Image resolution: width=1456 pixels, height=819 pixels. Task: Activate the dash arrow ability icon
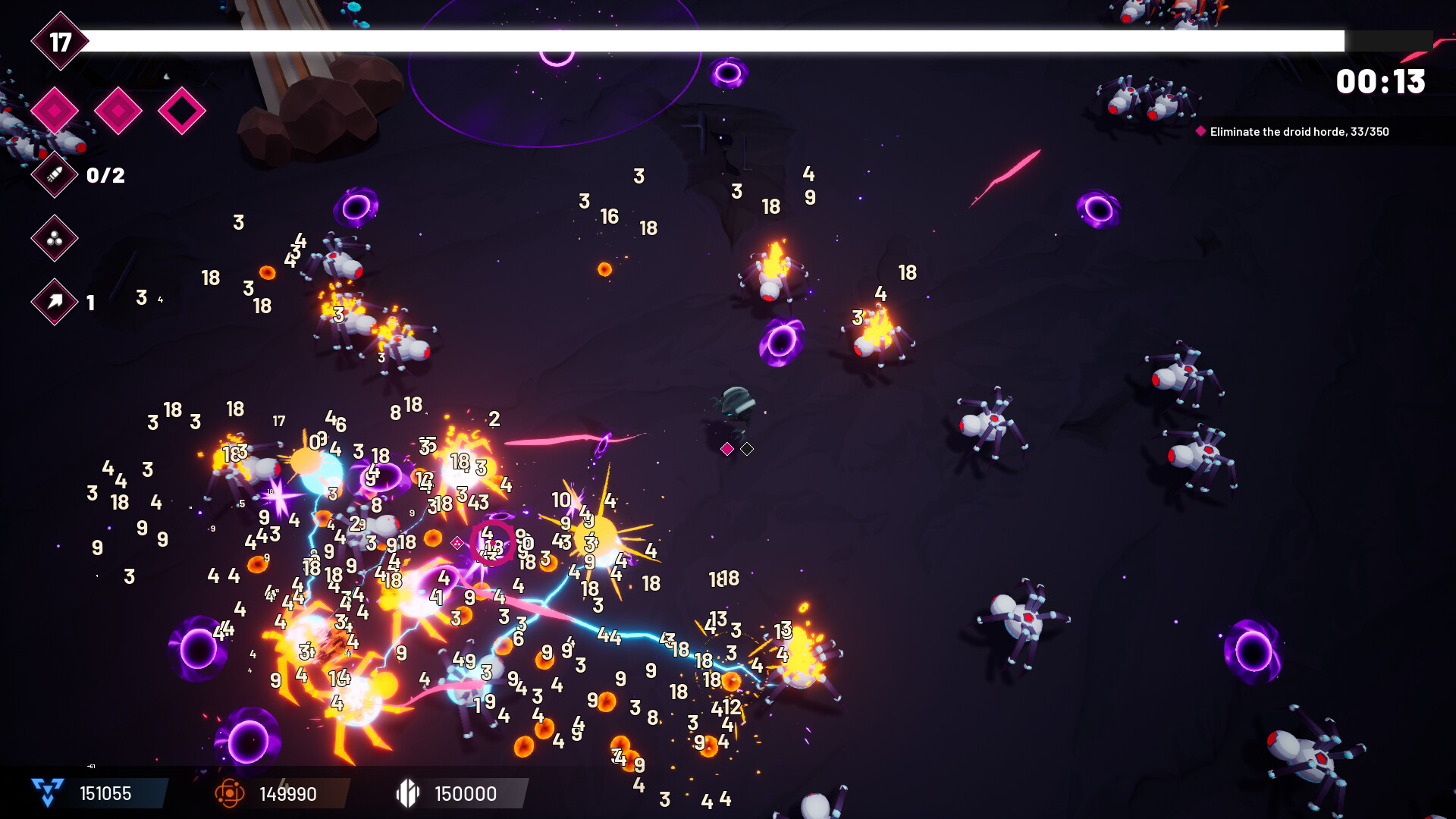(53, 302)
